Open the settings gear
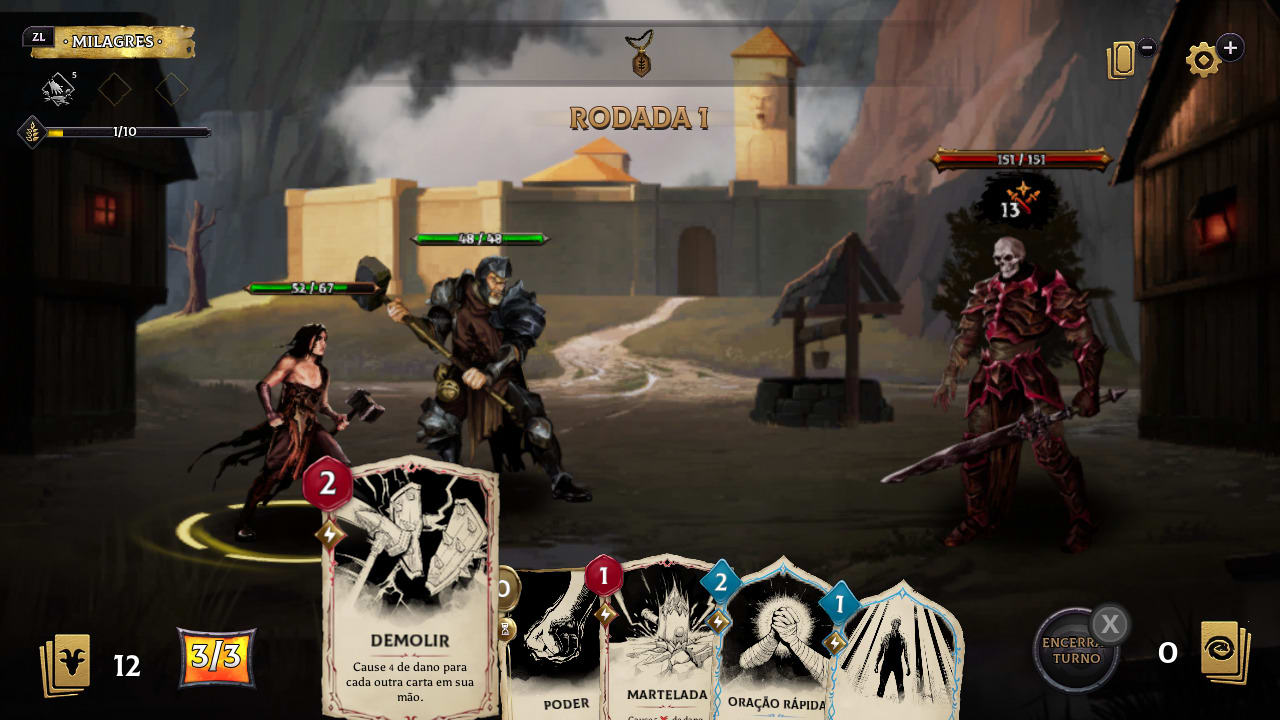This screenshot has height=720, width=1280. (x=1203, y=60)
